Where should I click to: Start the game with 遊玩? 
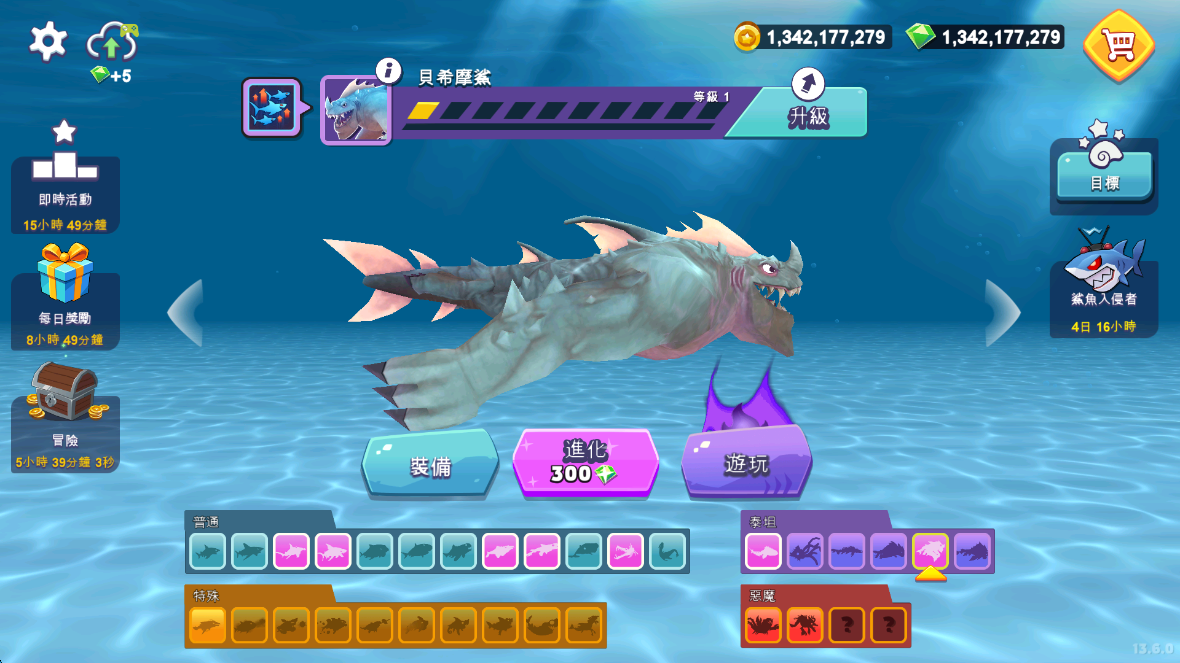746,462
